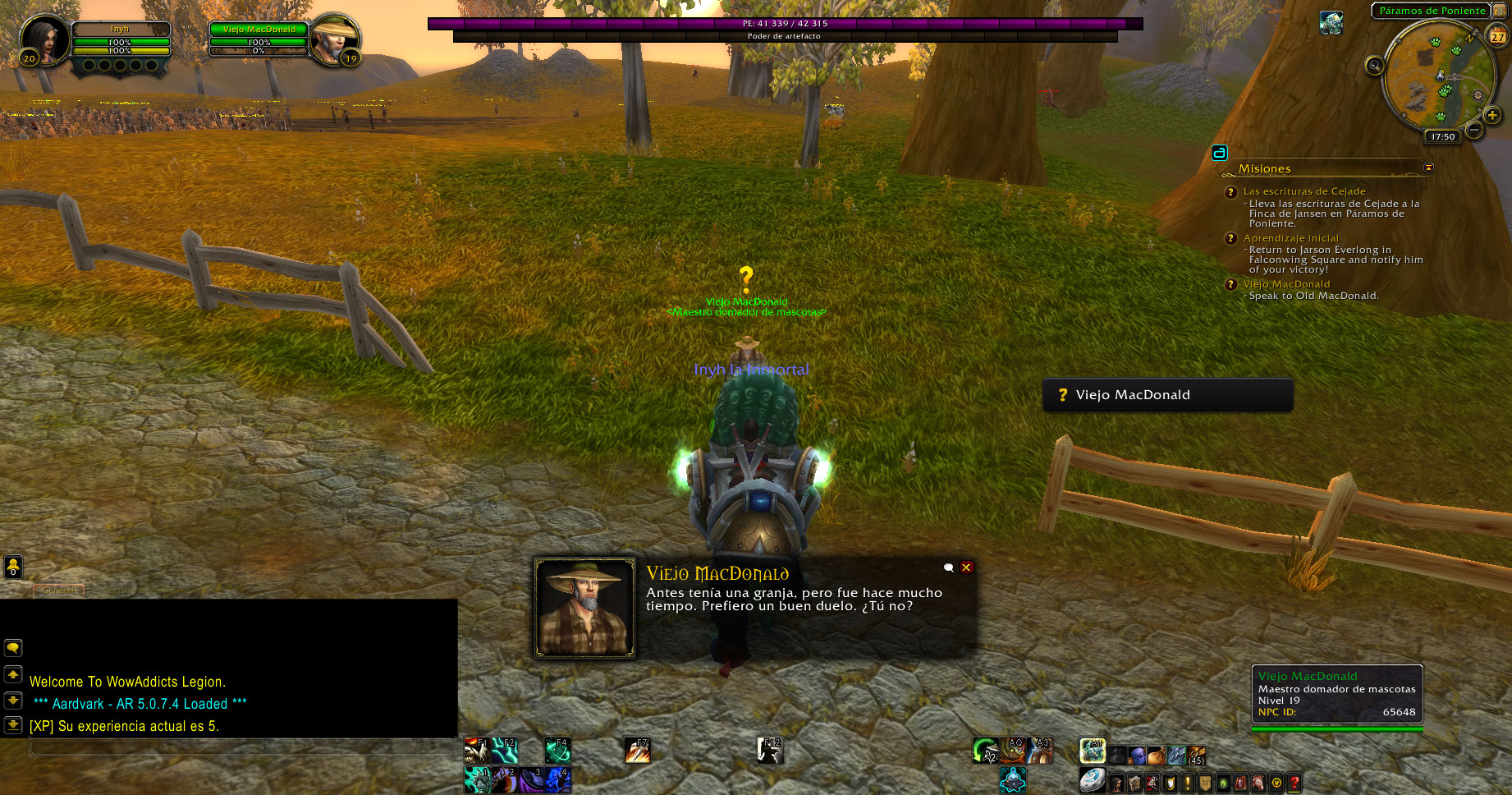The image size is (1512, 795).
Task: Open the red question mark help button
Action: (1294, 783)
